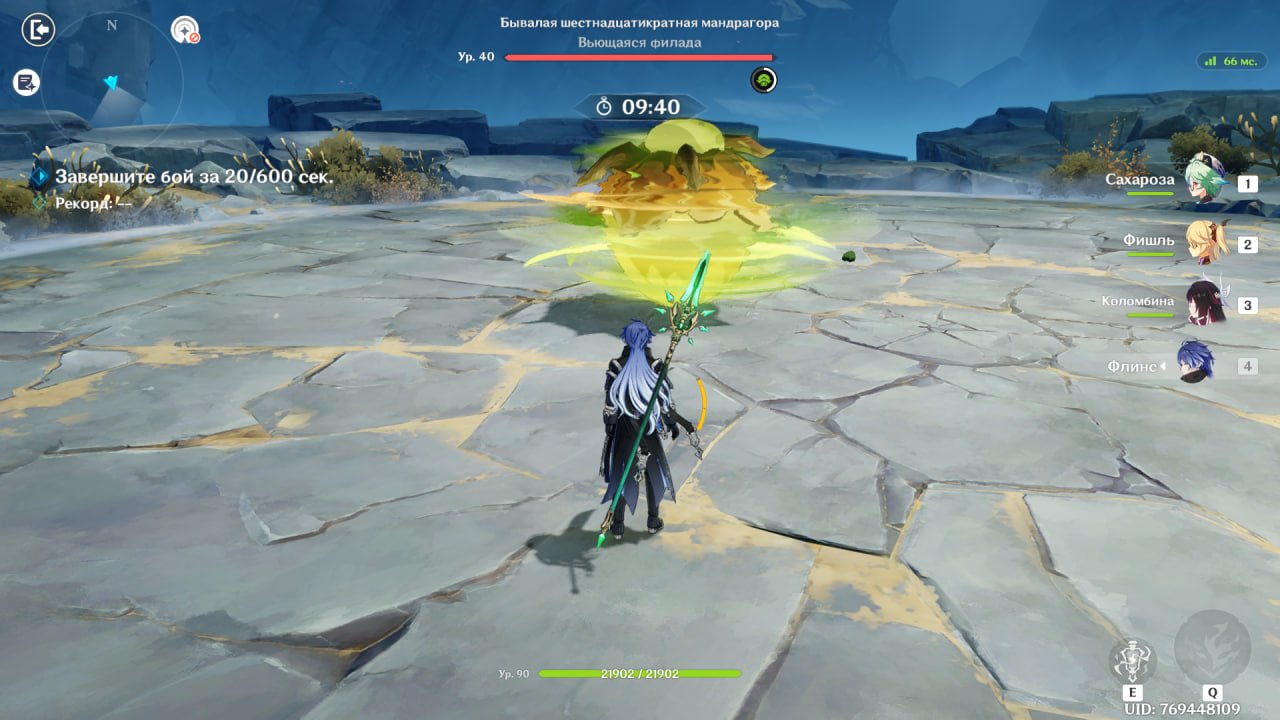
Task: Click the exit domain door icon
Action: point(37,30)
